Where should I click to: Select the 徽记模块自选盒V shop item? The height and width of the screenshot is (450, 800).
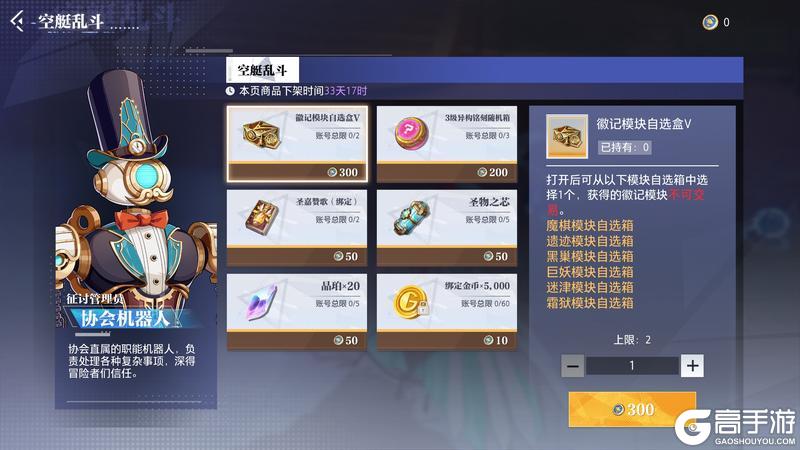pos(297,143)
